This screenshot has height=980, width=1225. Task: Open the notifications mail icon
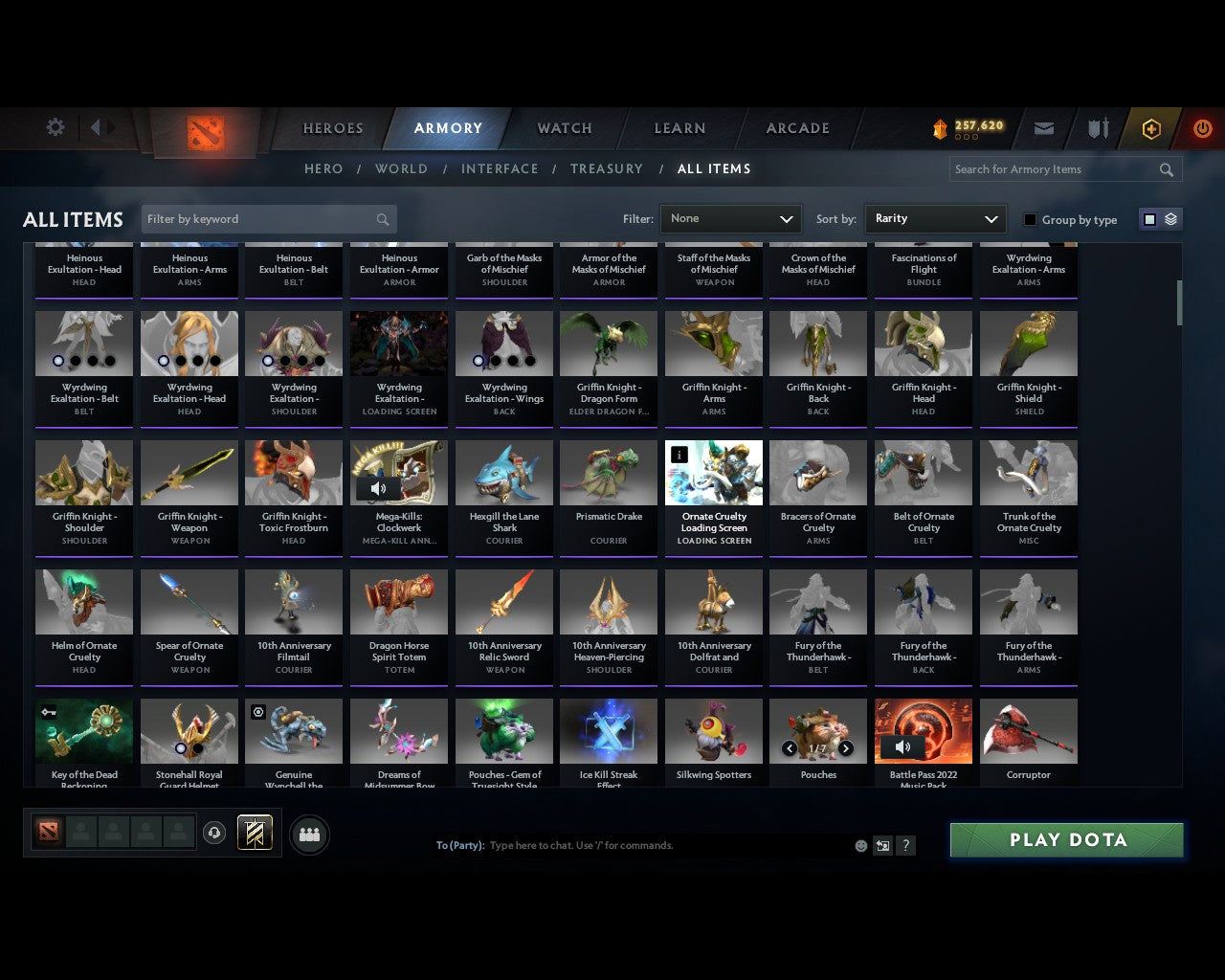point(1044,127)
